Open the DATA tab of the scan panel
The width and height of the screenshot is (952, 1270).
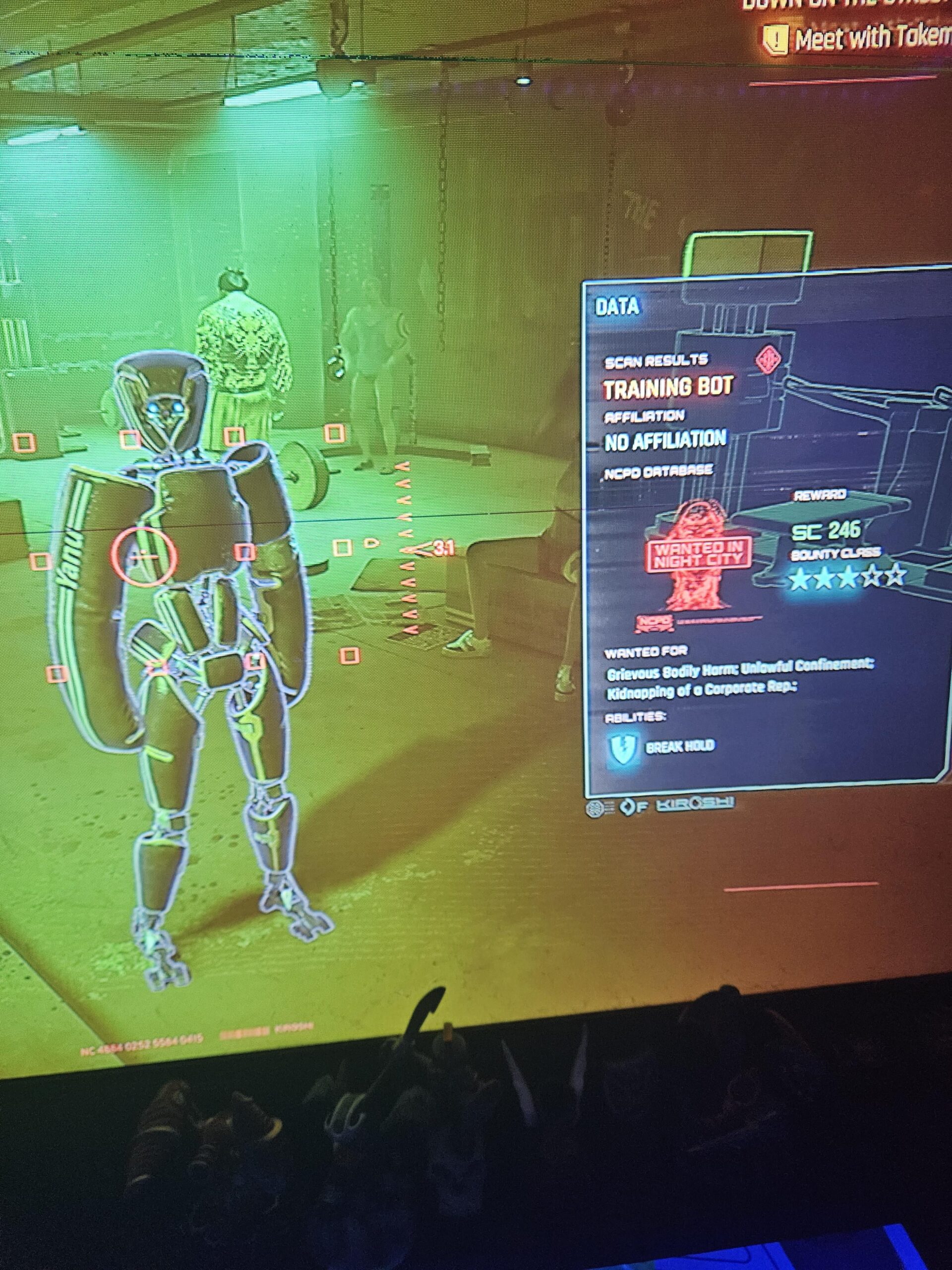click(617, 307)
